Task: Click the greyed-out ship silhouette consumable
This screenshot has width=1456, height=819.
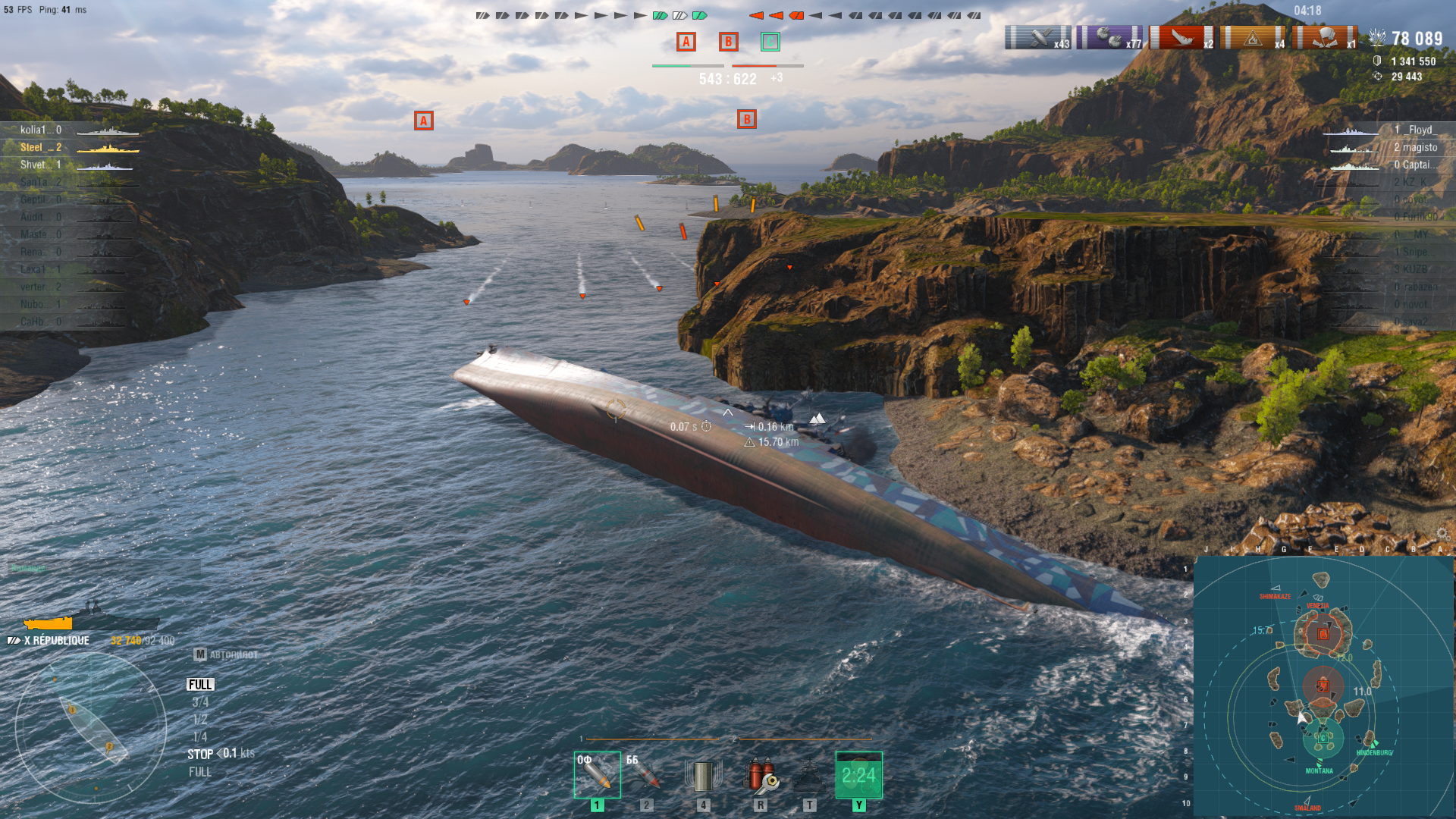Action: click(x=809, y=775)
